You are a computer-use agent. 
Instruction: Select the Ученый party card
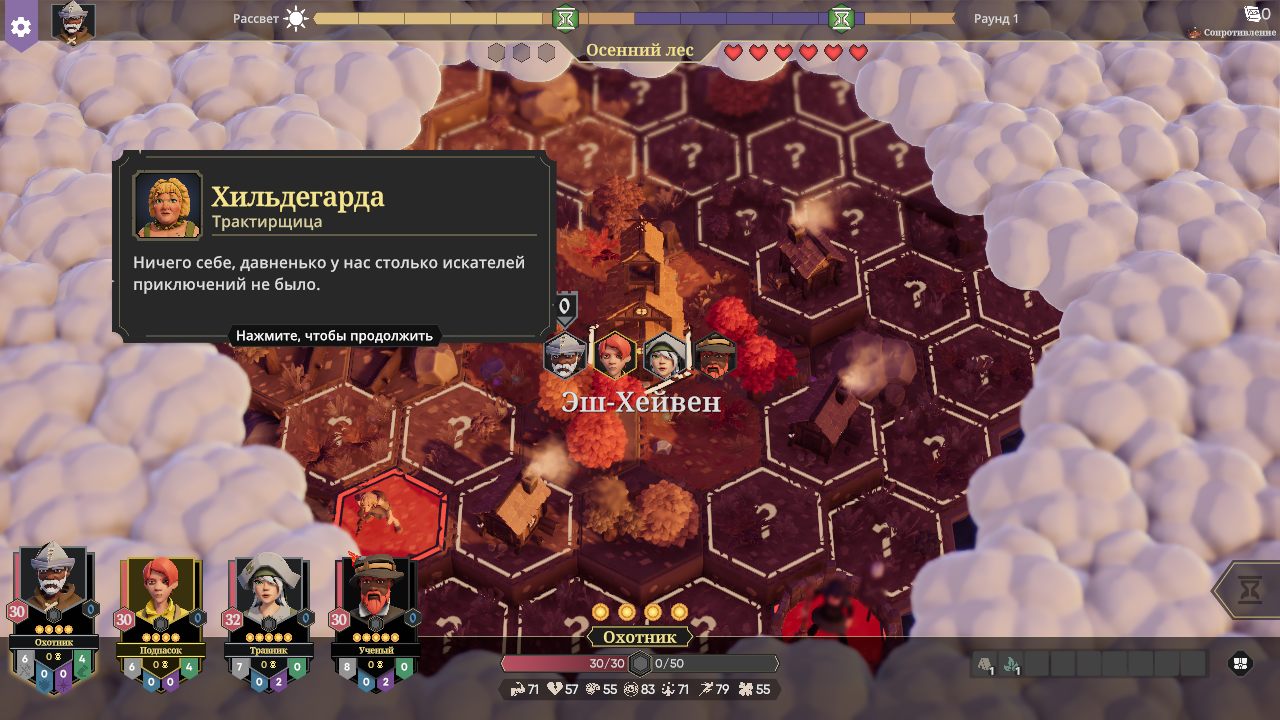[375, 610]
